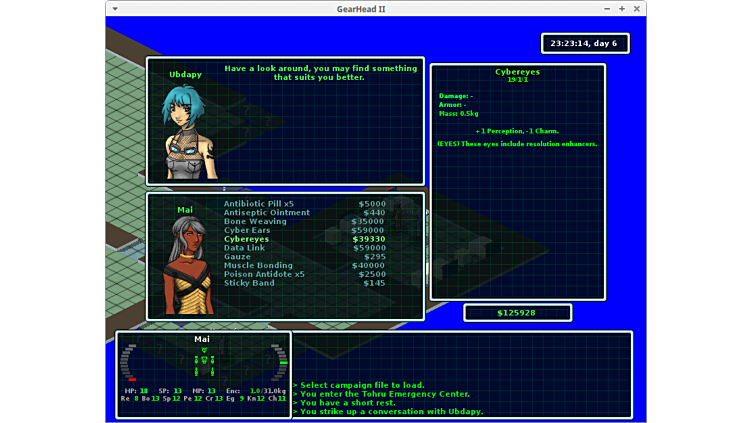
Task: Minimize the GearHead II window
Action: [x=607, y=9]
